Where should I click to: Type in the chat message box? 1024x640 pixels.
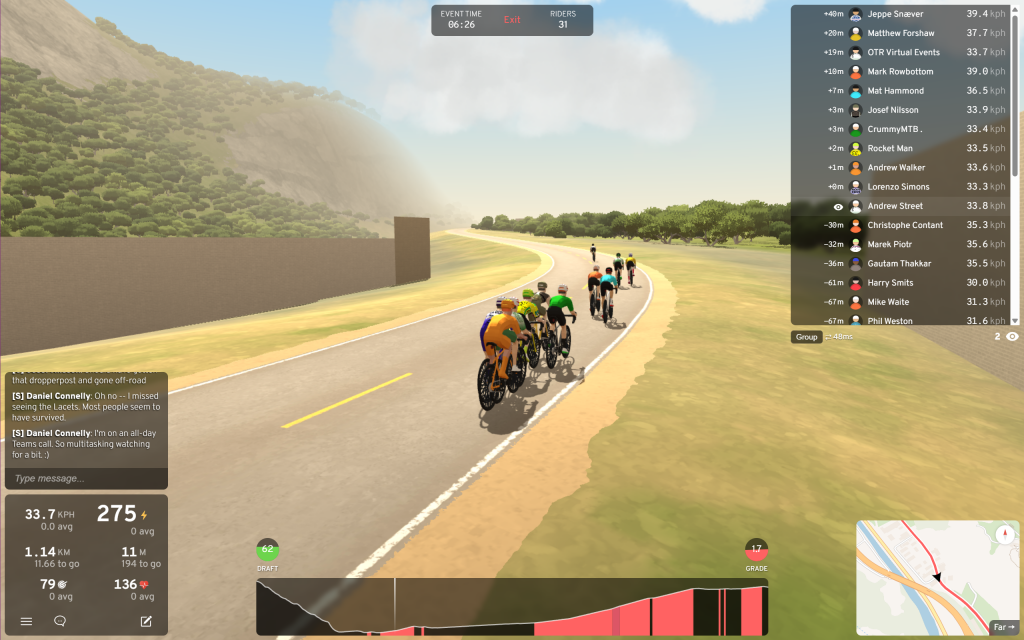pyautogui.click(x=86, y=478)
